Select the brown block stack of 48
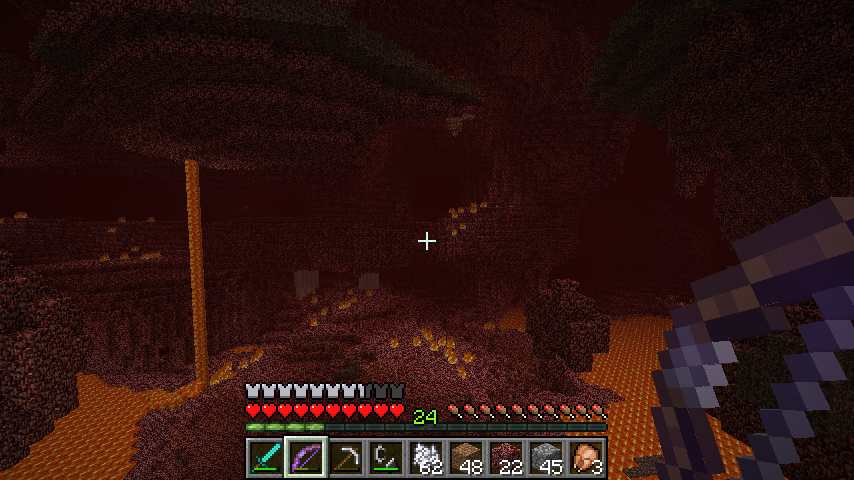Image resolution: width=854 pixels, height=480 pixels. coord(465,458)
